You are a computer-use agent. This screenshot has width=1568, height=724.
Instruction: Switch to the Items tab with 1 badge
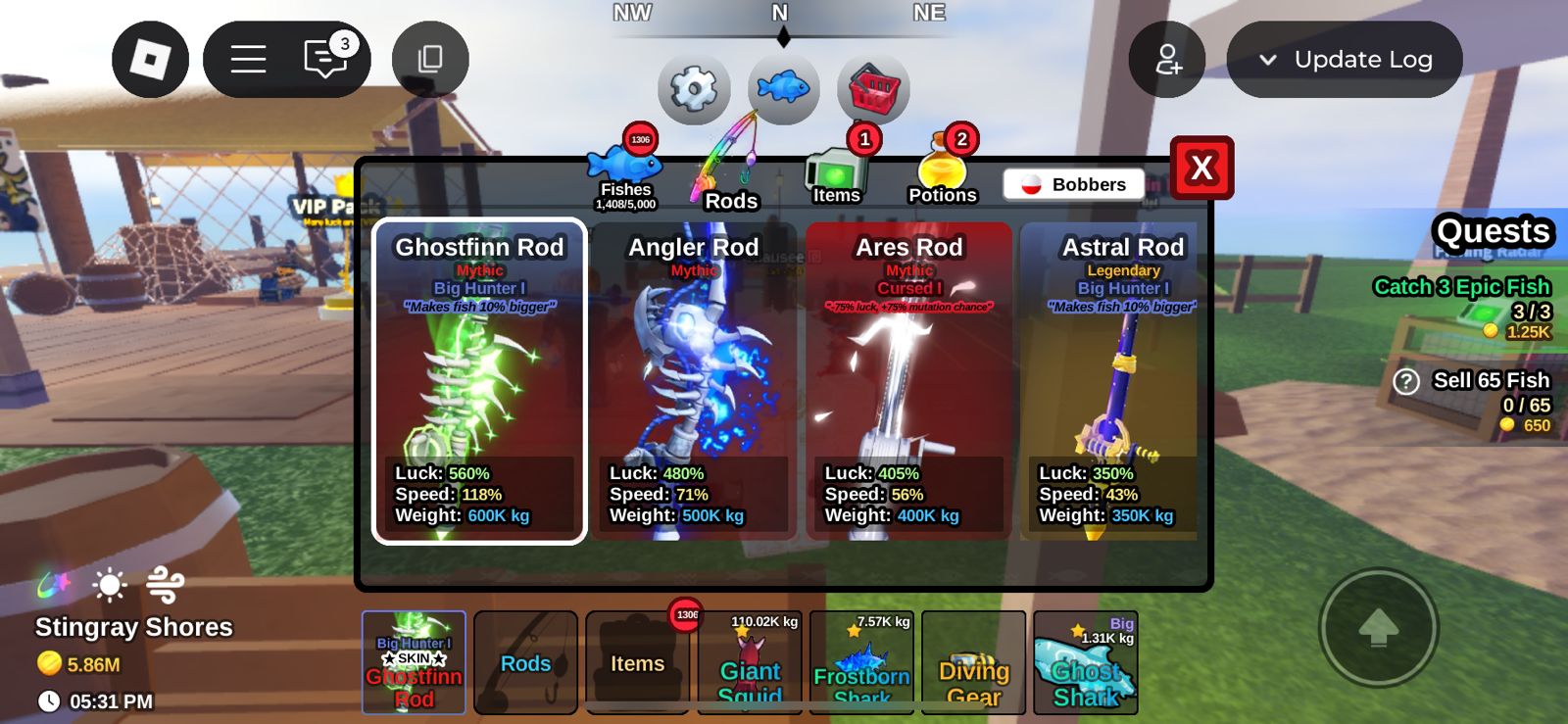[x=839, y=176]
